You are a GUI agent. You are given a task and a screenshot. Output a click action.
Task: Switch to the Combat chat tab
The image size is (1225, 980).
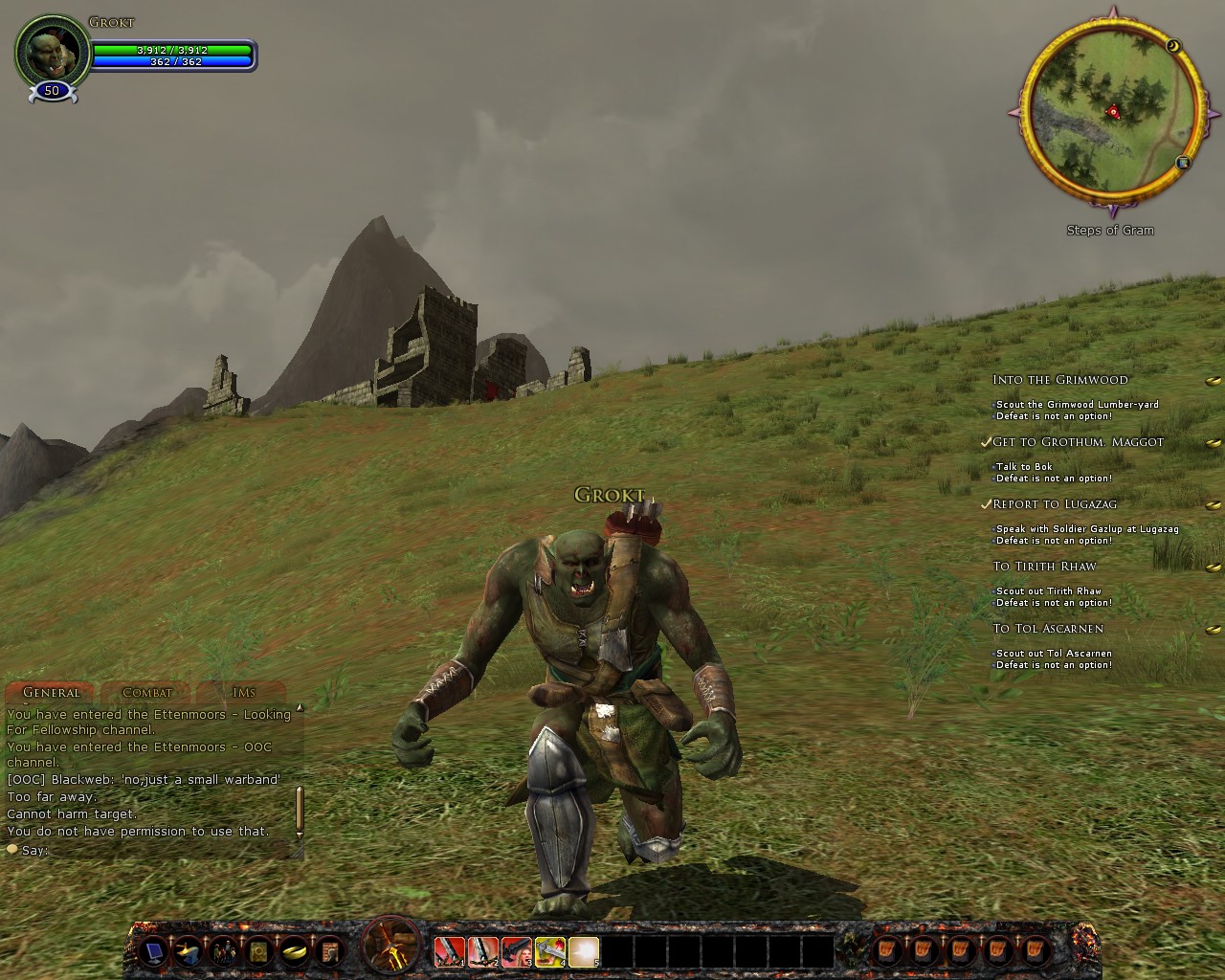147,692
